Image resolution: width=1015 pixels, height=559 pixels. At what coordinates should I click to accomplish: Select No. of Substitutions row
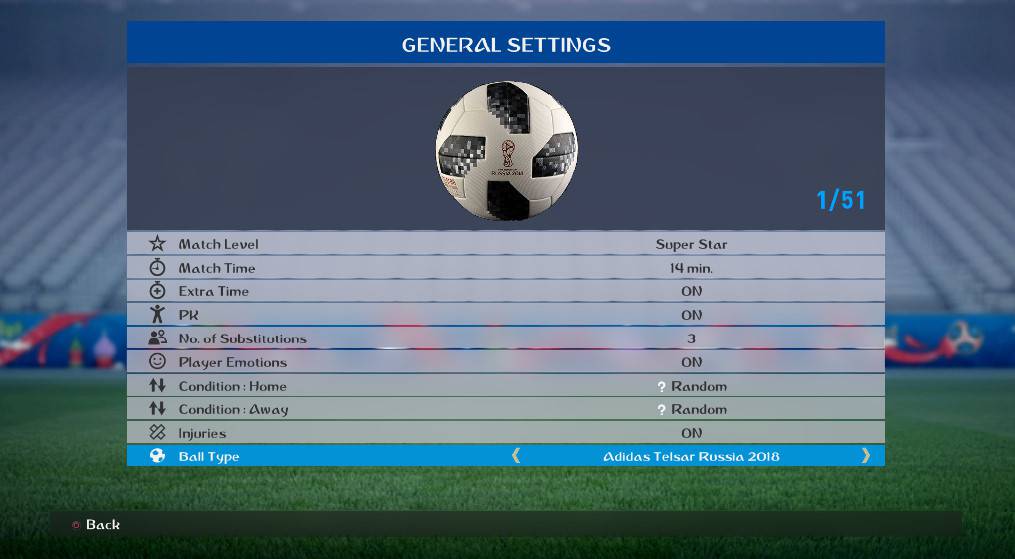(x=505, y=339)
